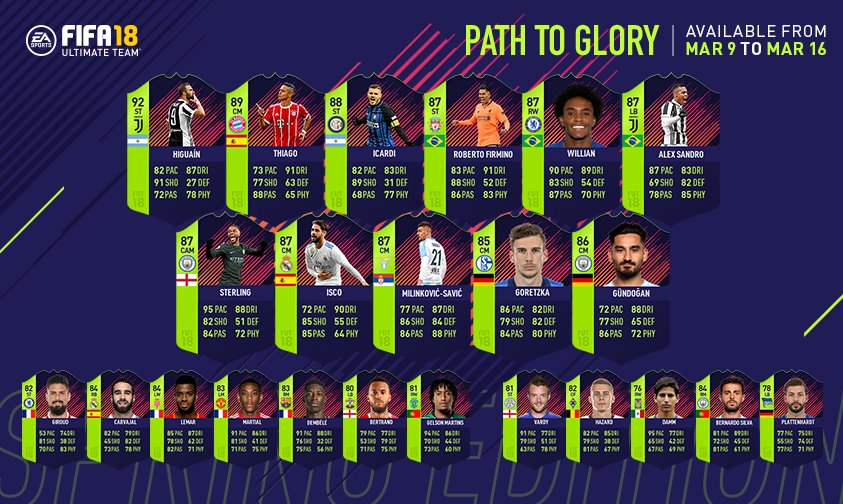843x504 pixels.
Task: Select the 92-rated Higuaín card
Action: point(172,143)
